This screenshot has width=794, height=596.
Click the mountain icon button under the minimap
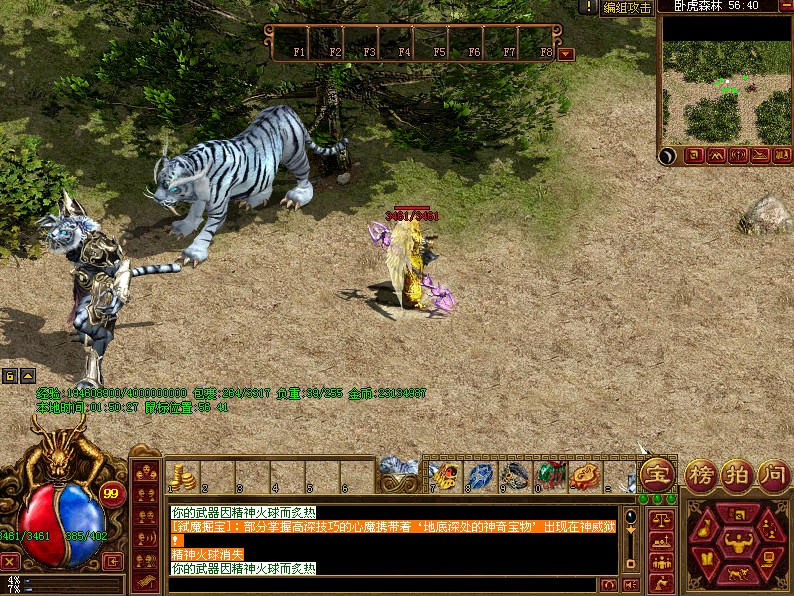coord(716,155)
